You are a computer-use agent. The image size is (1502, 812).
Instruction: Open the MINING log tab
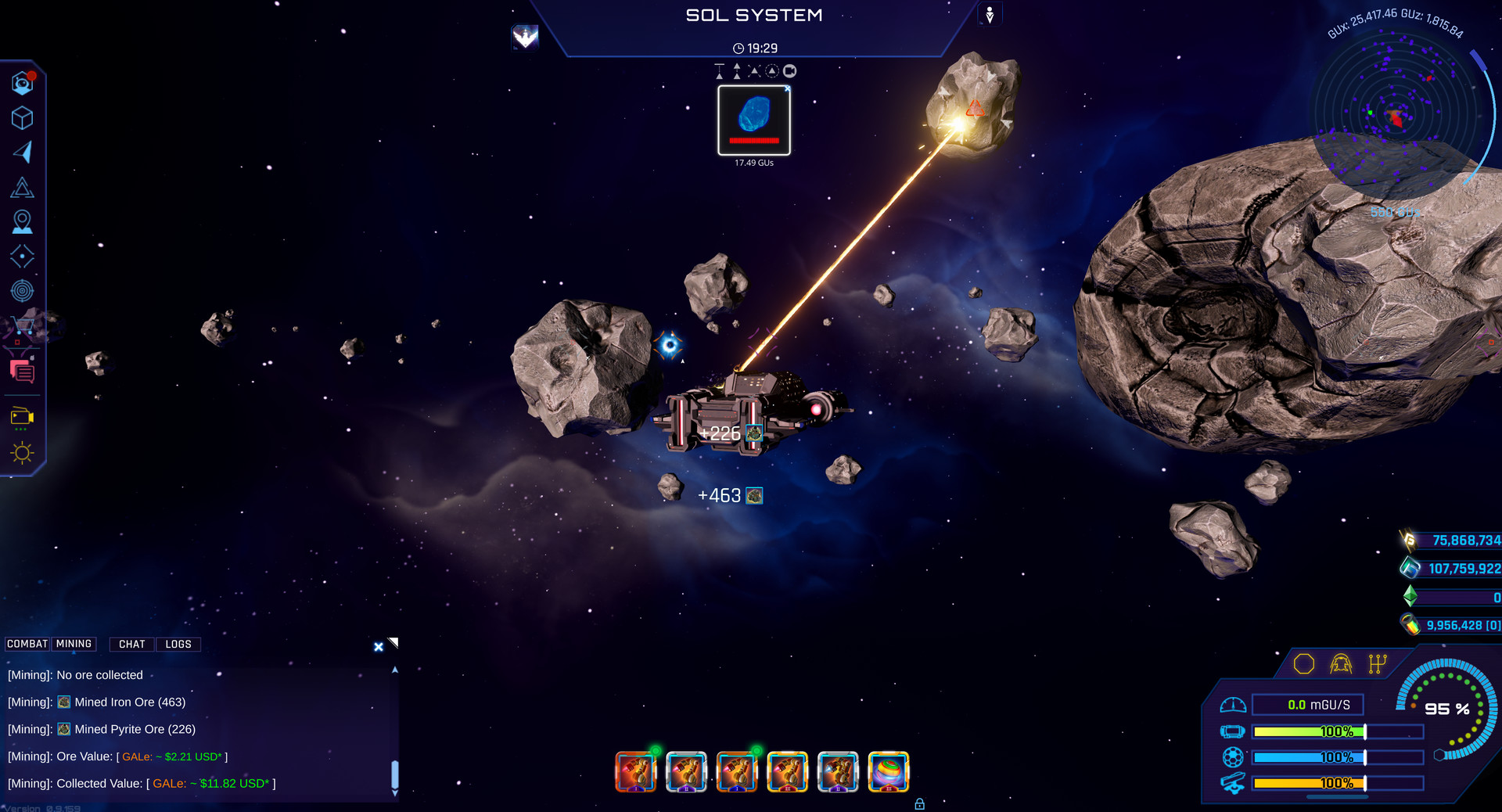[x=74, y=644]
